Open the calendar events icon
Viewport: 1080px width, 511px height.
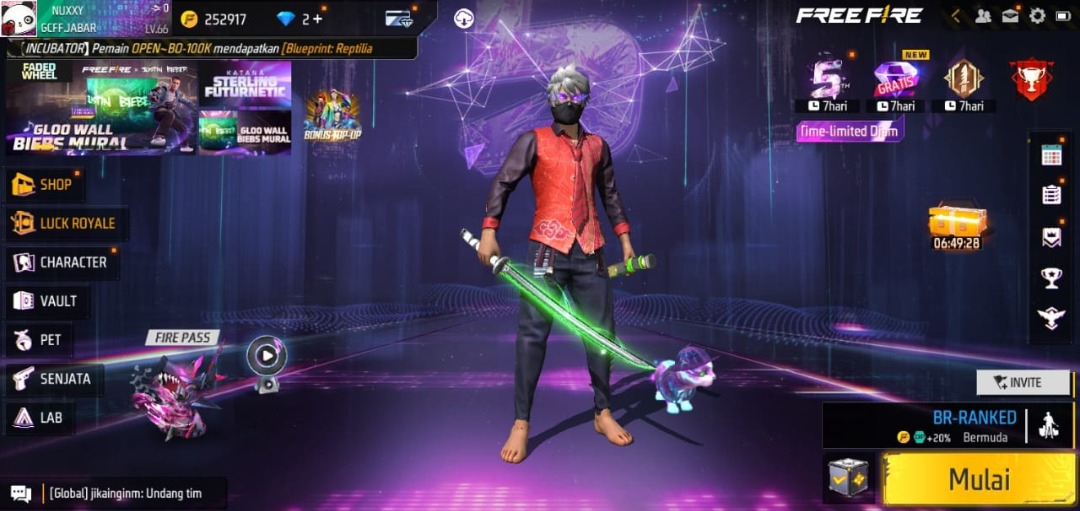pyautogui.click(x=1051, y=154)
